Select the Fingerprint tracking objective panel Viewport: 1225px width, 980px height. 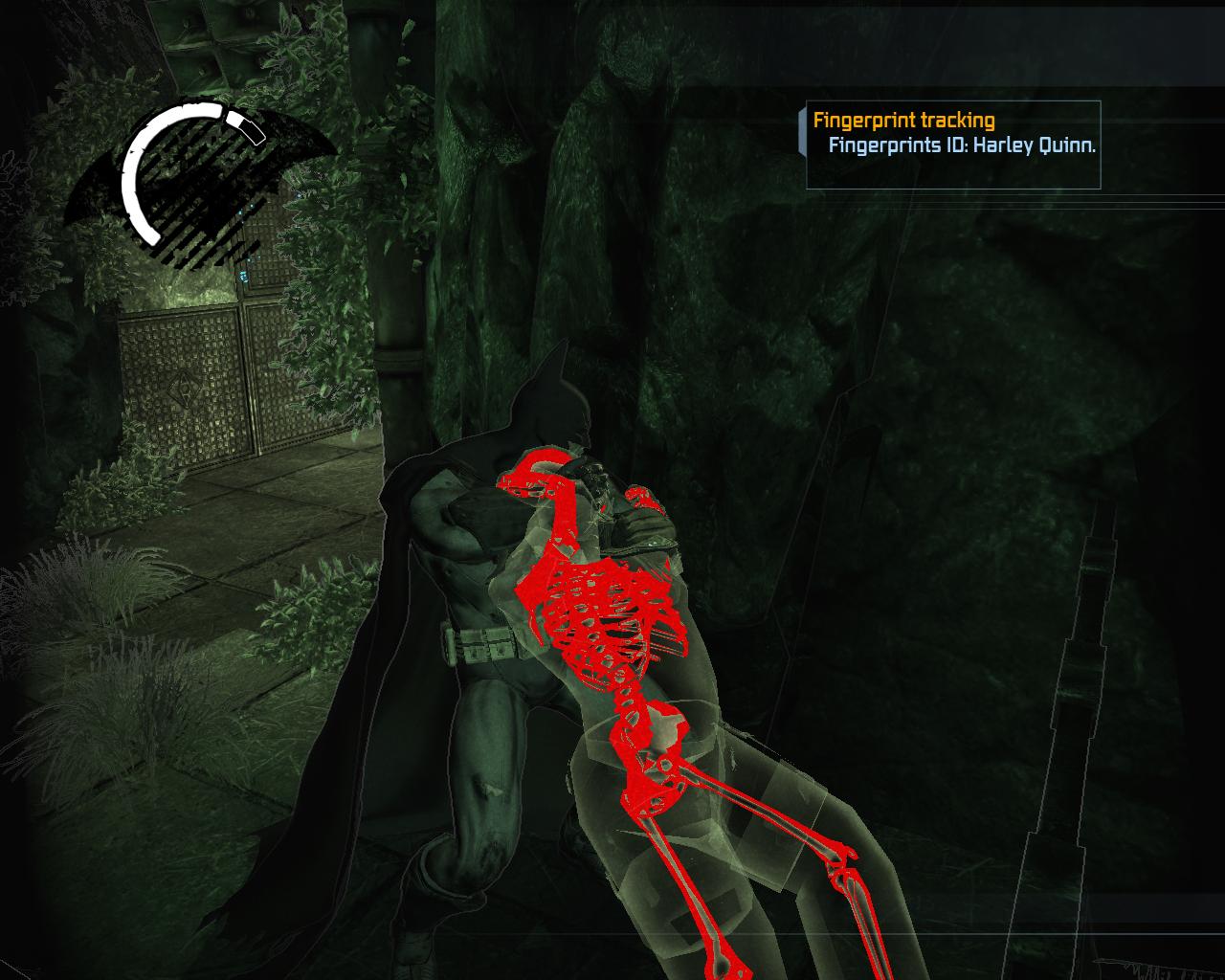(x=953, y=144)
